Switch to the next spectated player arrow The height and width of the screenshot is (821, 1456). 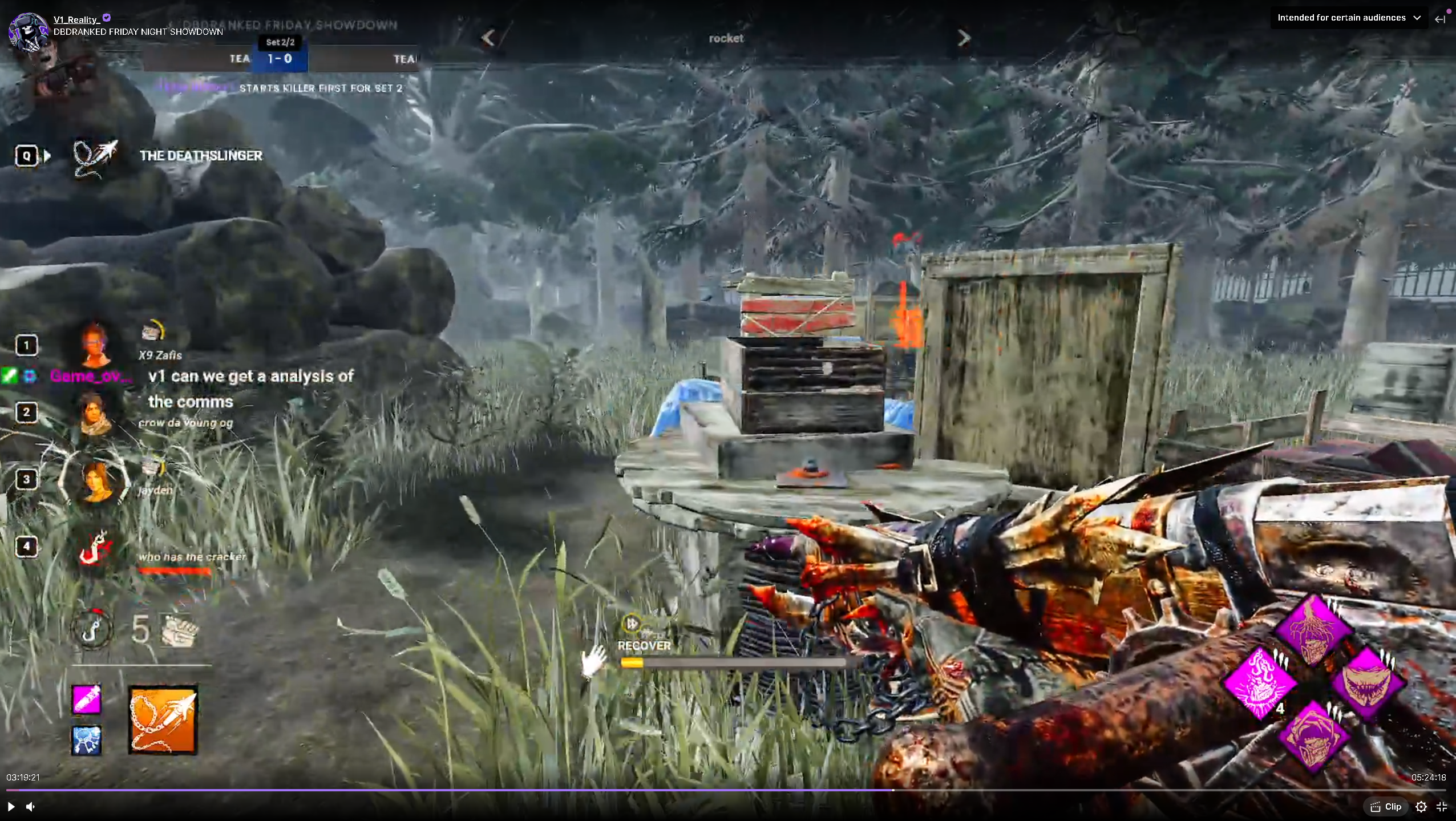tap(964, 38)
